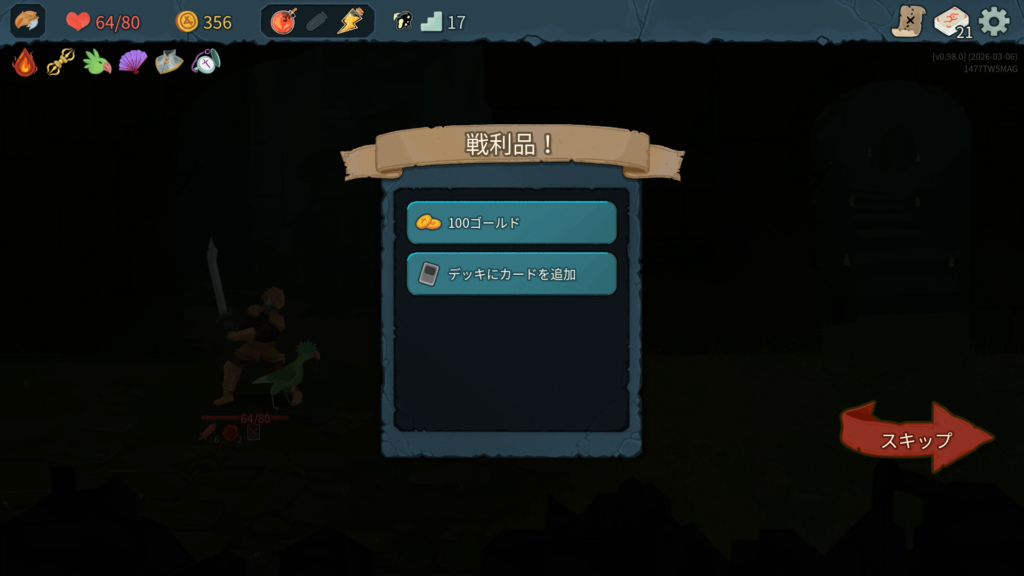Image resolution: width=1024 pixels, height=576 pixels.
Task: Open the treasure map scroll
Action: pyautogui.click(x=908, y=21)
